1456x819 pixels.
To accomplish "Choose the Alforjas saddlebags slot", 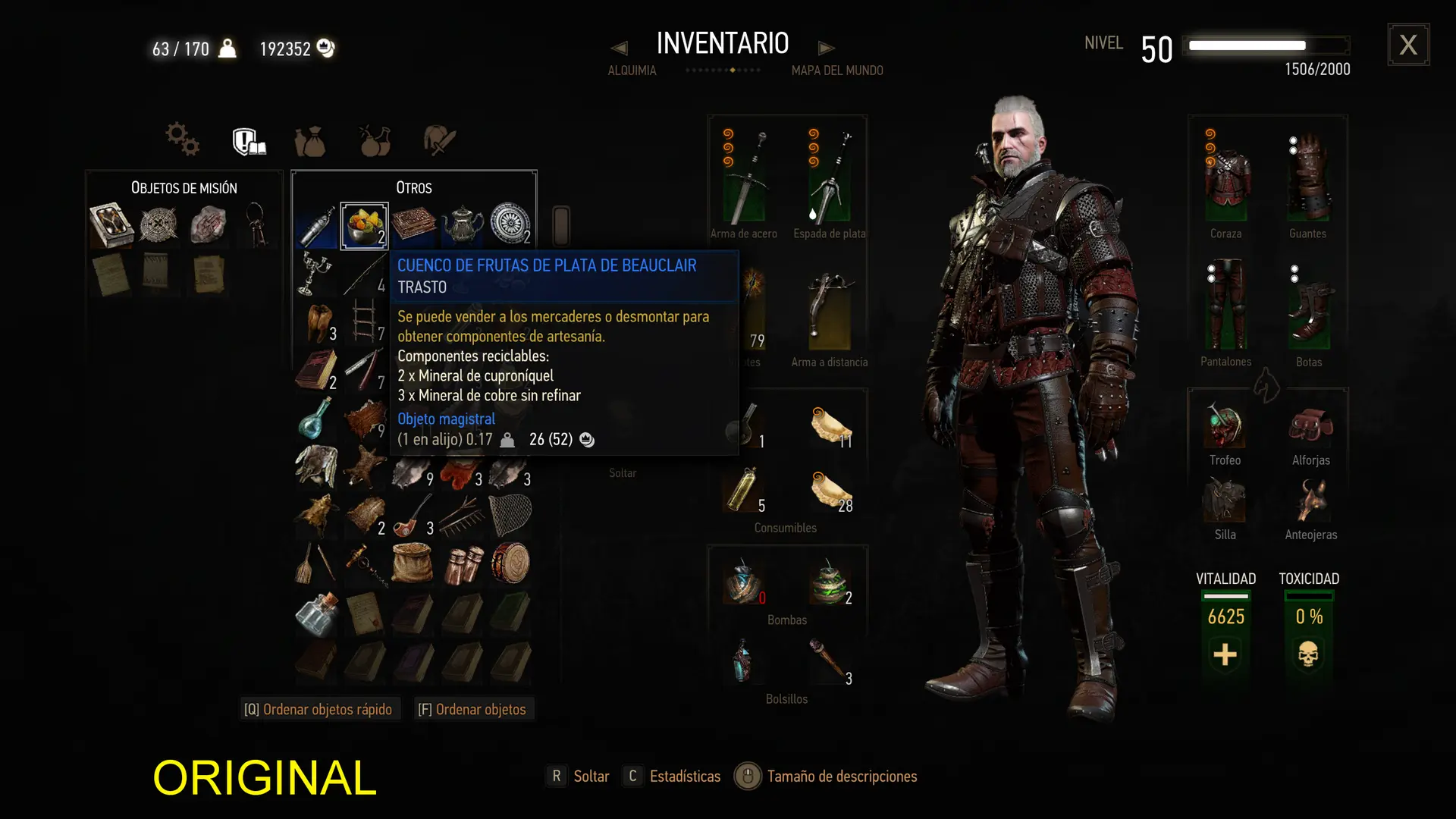I will pyautogui.click(x=1310, y=427).
